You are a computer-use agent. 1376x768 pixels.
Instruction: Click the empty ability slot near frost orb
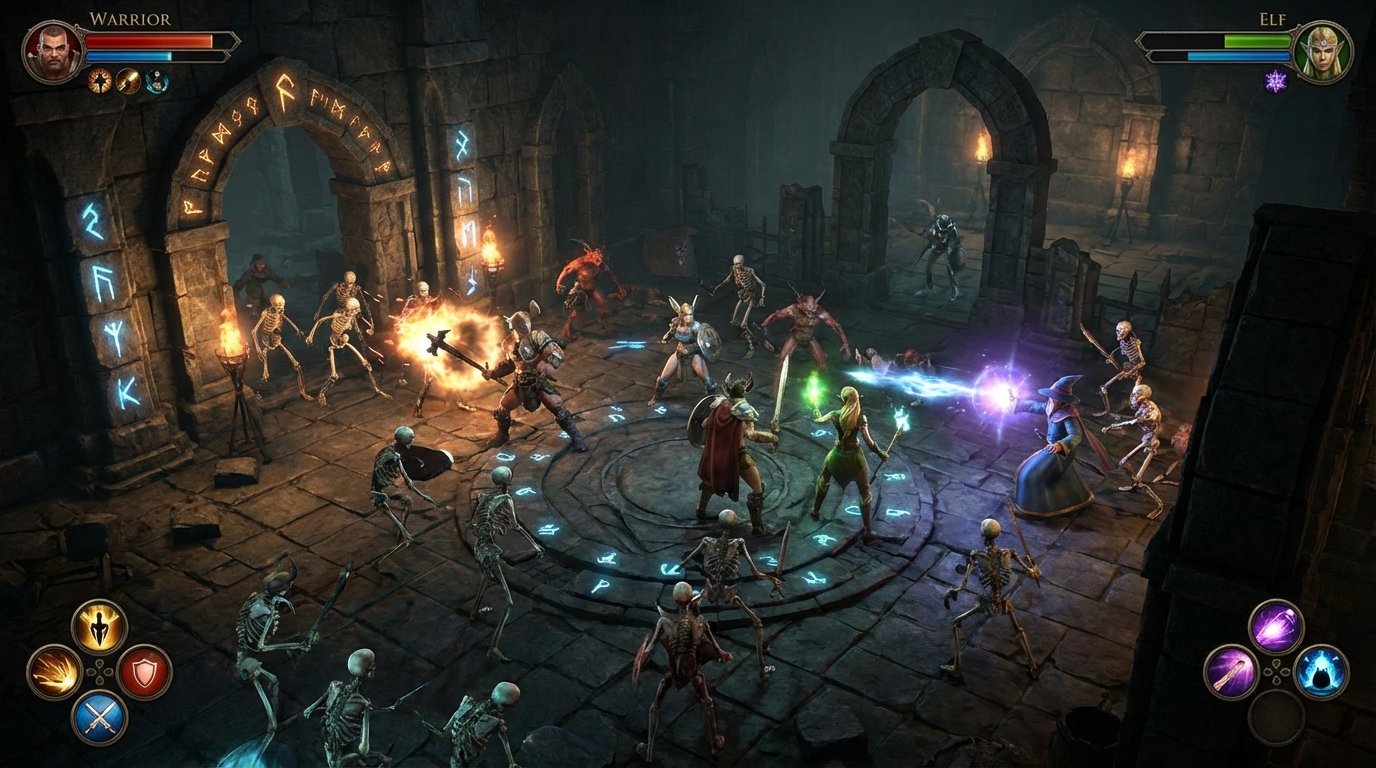point(1276,719)
